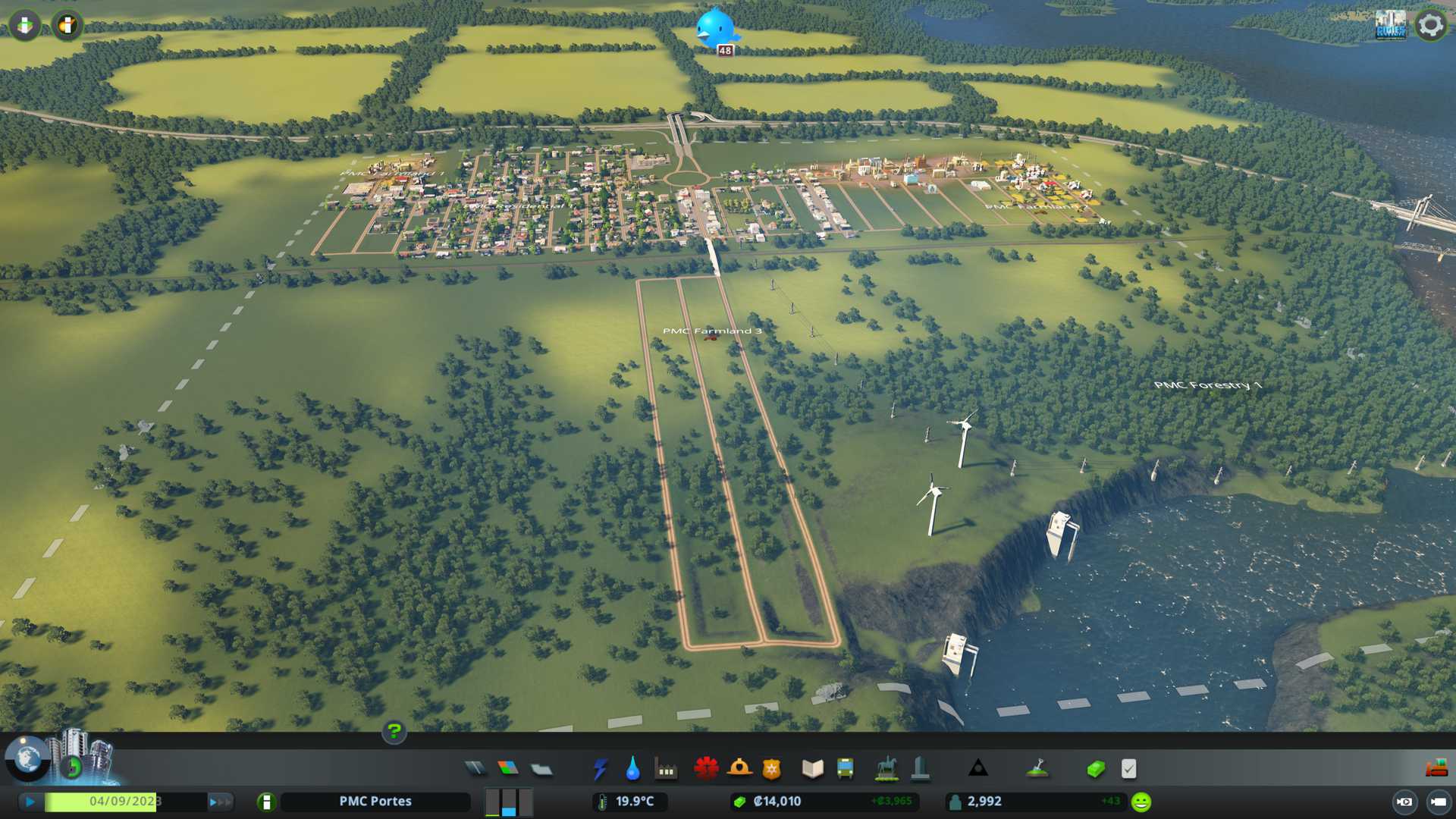Select the Healthcare red cross menu
The height and width of the screenshot is (819, 1456).
706,769
